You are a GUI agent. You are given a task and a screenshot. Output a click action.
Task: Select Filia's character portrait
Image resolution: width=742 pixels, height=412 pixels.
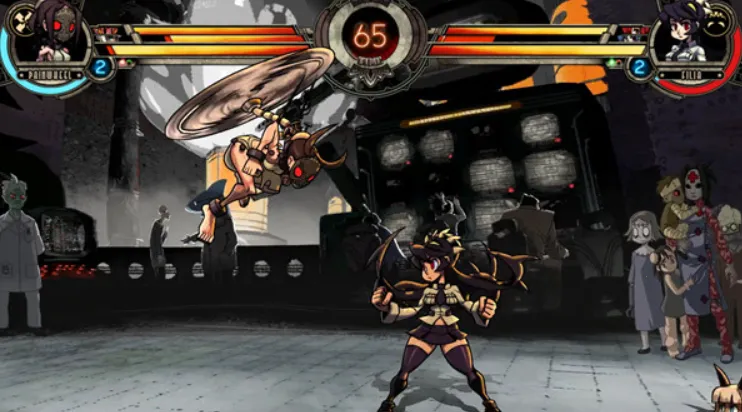point(696,34)
